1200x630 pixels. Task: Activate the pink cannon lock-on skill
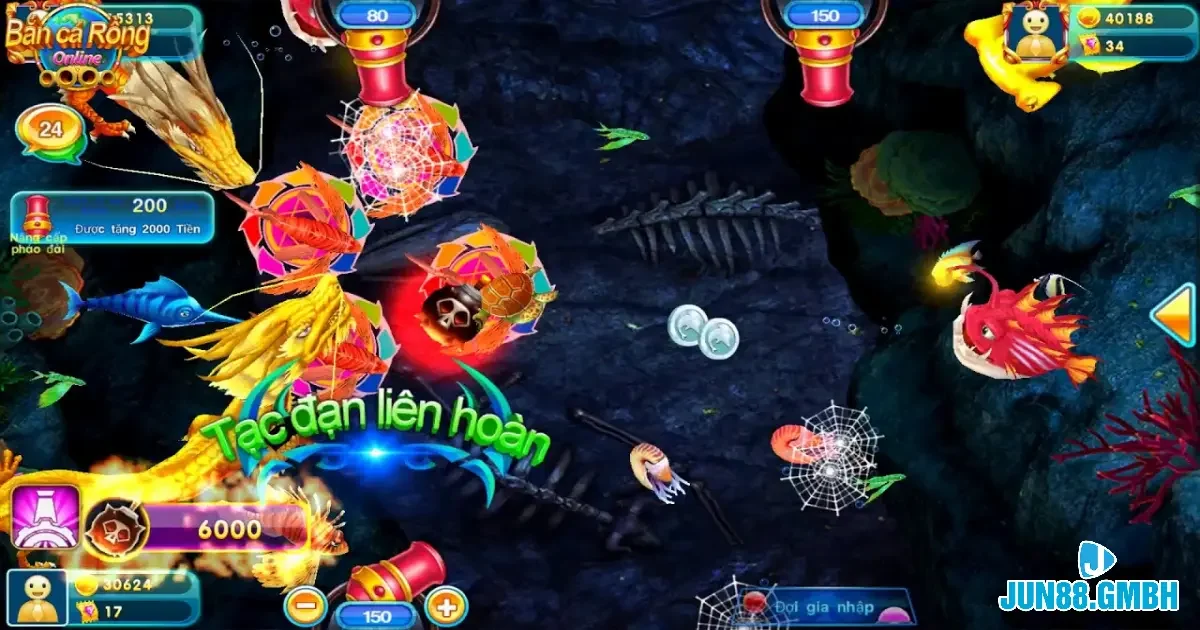(x=46, y=518)
